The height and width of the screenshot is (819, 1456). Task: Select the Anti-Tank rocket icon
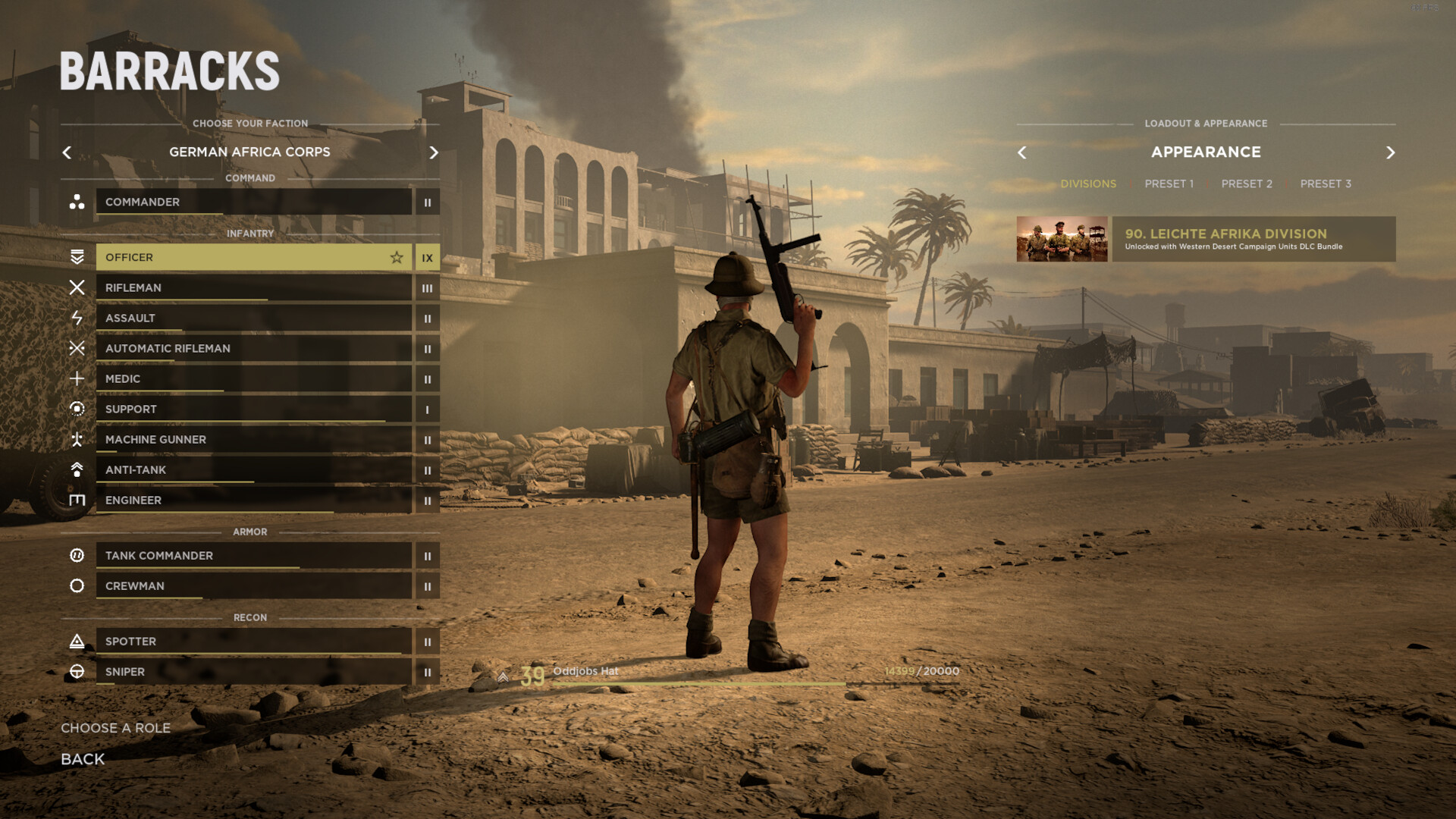tap(77, 470)
